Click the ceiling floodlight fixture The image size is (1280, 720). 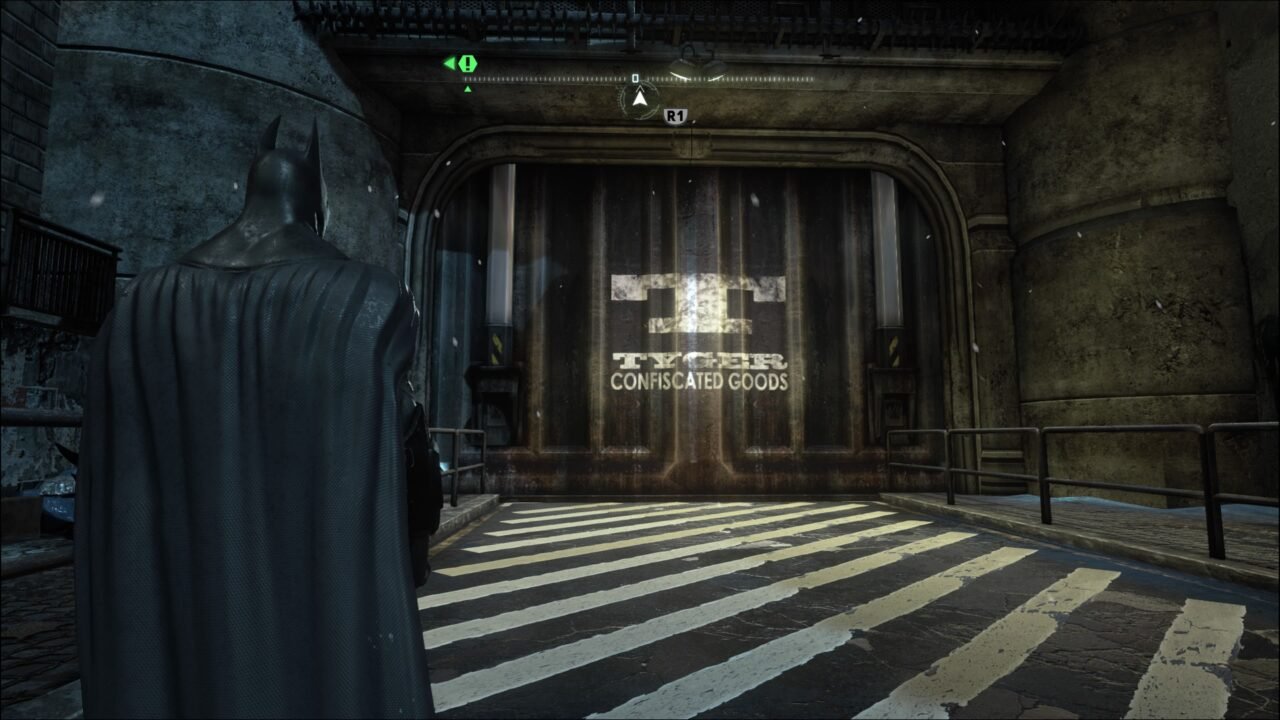coord(700,60)
